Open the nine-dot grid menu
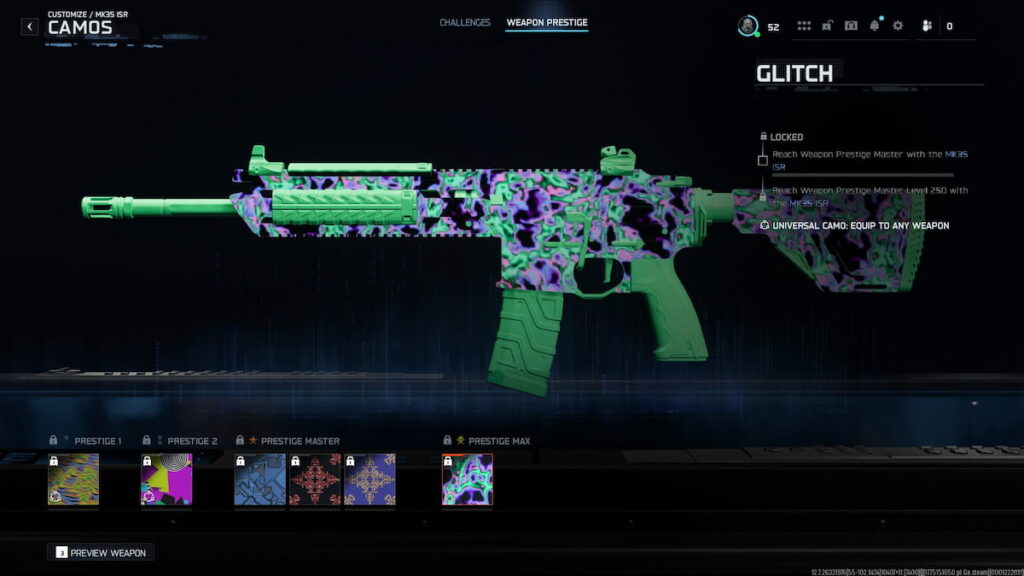Image resolution: width=1024 pixels, height=576 pixels. (804, 26)
